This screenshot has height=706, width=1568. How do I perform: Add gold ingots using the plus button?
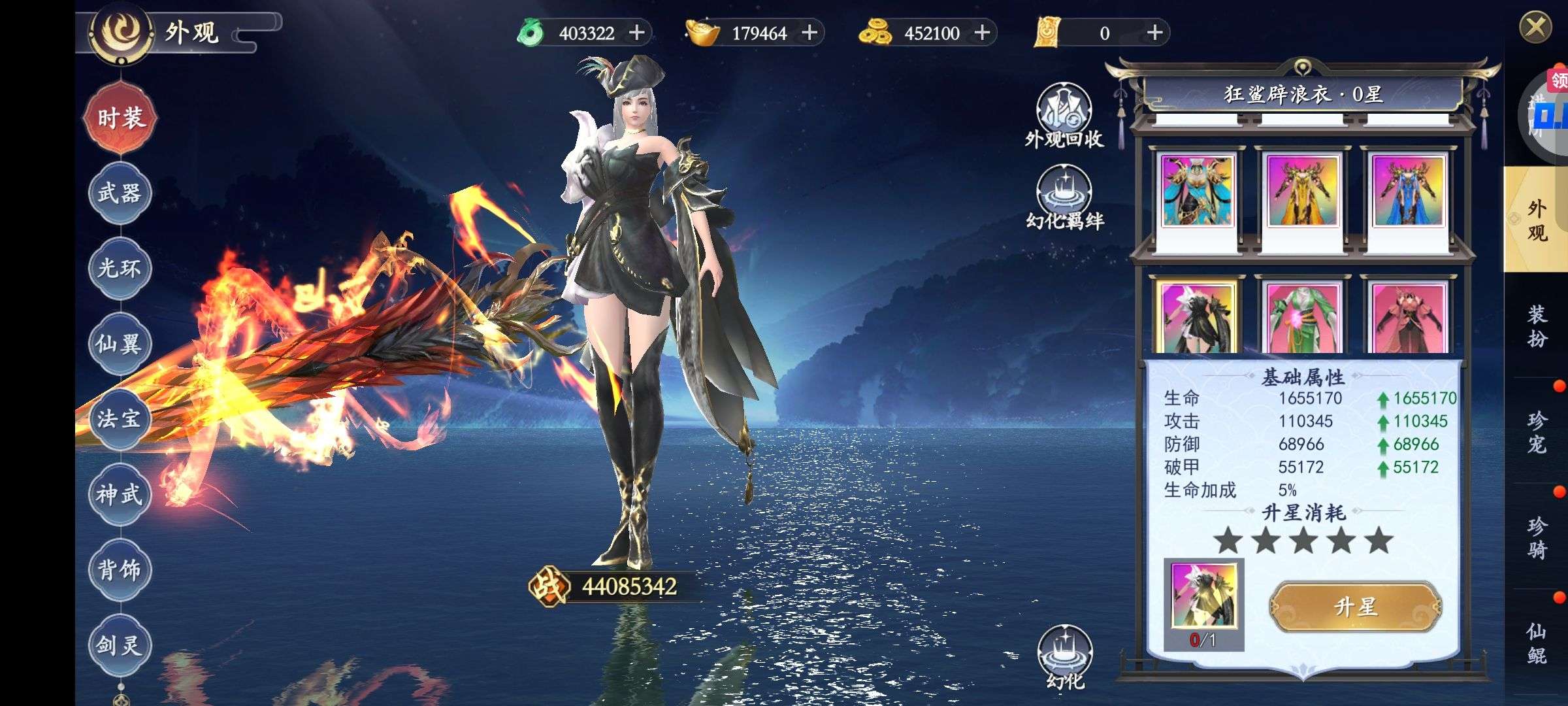809,33
